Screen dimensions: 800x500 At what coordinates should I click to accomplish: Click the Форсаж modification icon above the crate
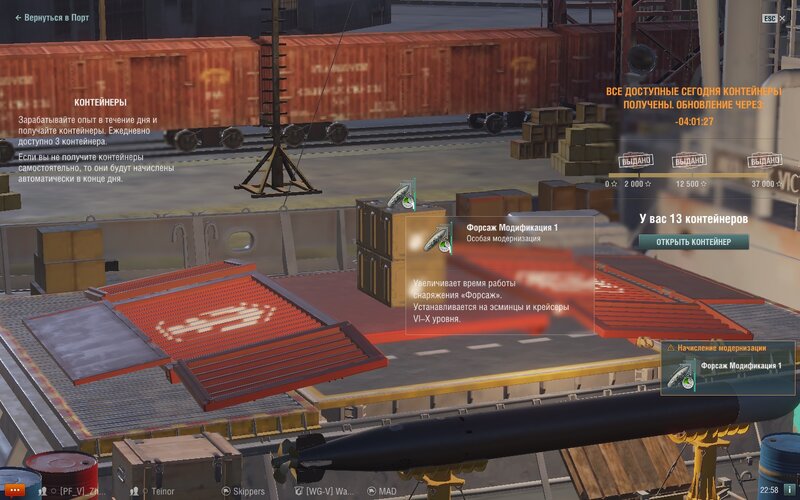click(403, 197)
